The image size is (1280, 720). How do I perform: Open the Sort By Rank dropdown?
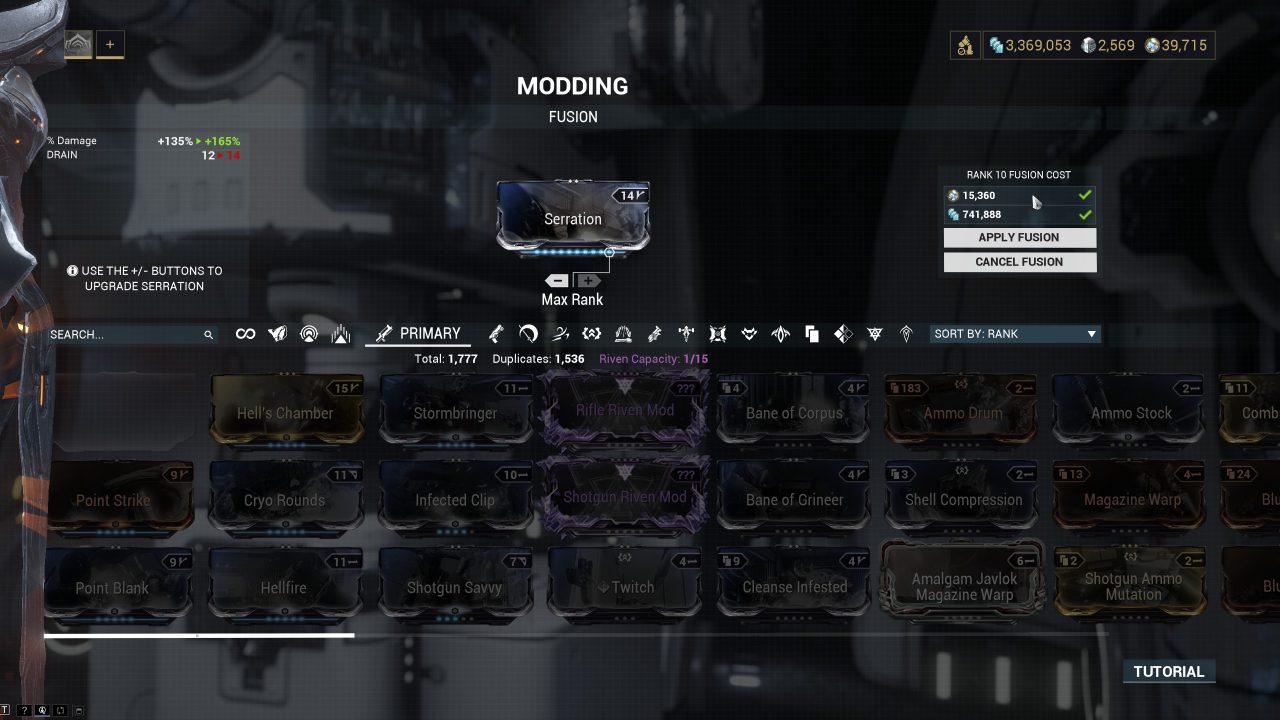pos(1015,333)
